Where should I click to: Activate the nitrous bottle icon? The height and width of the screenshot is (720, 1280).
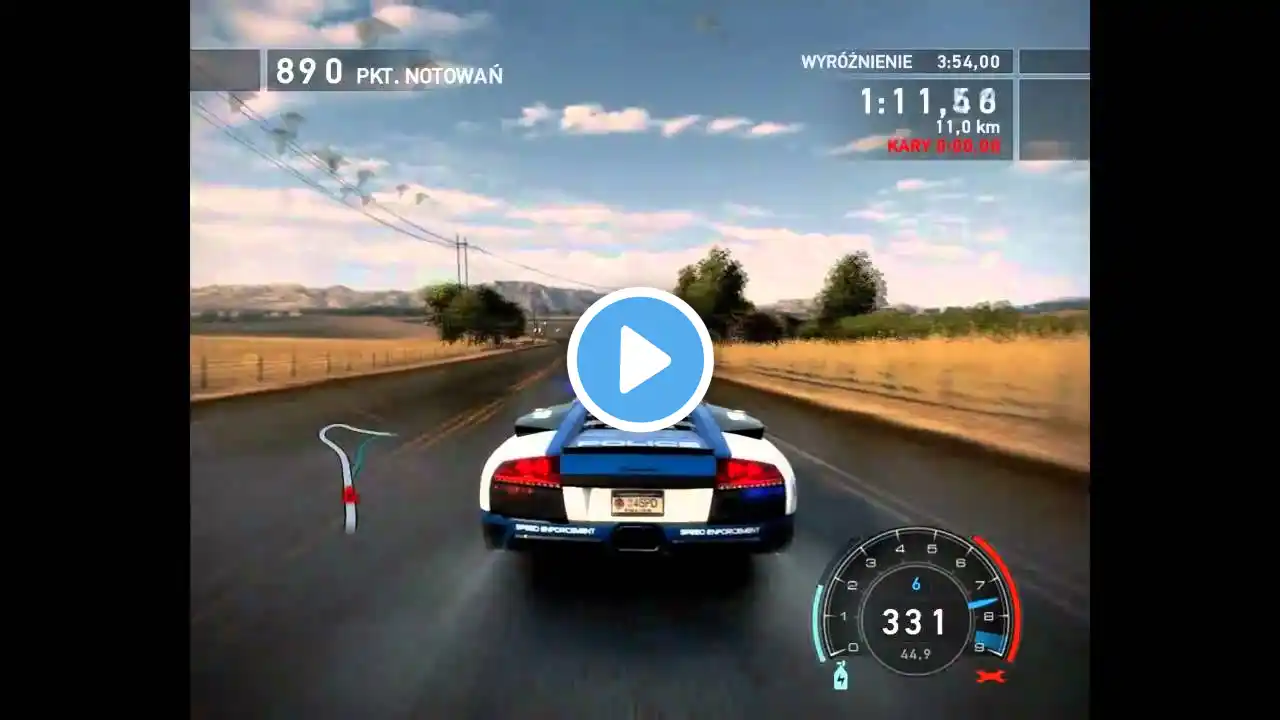pyautogui.click(x=838, y=676)
